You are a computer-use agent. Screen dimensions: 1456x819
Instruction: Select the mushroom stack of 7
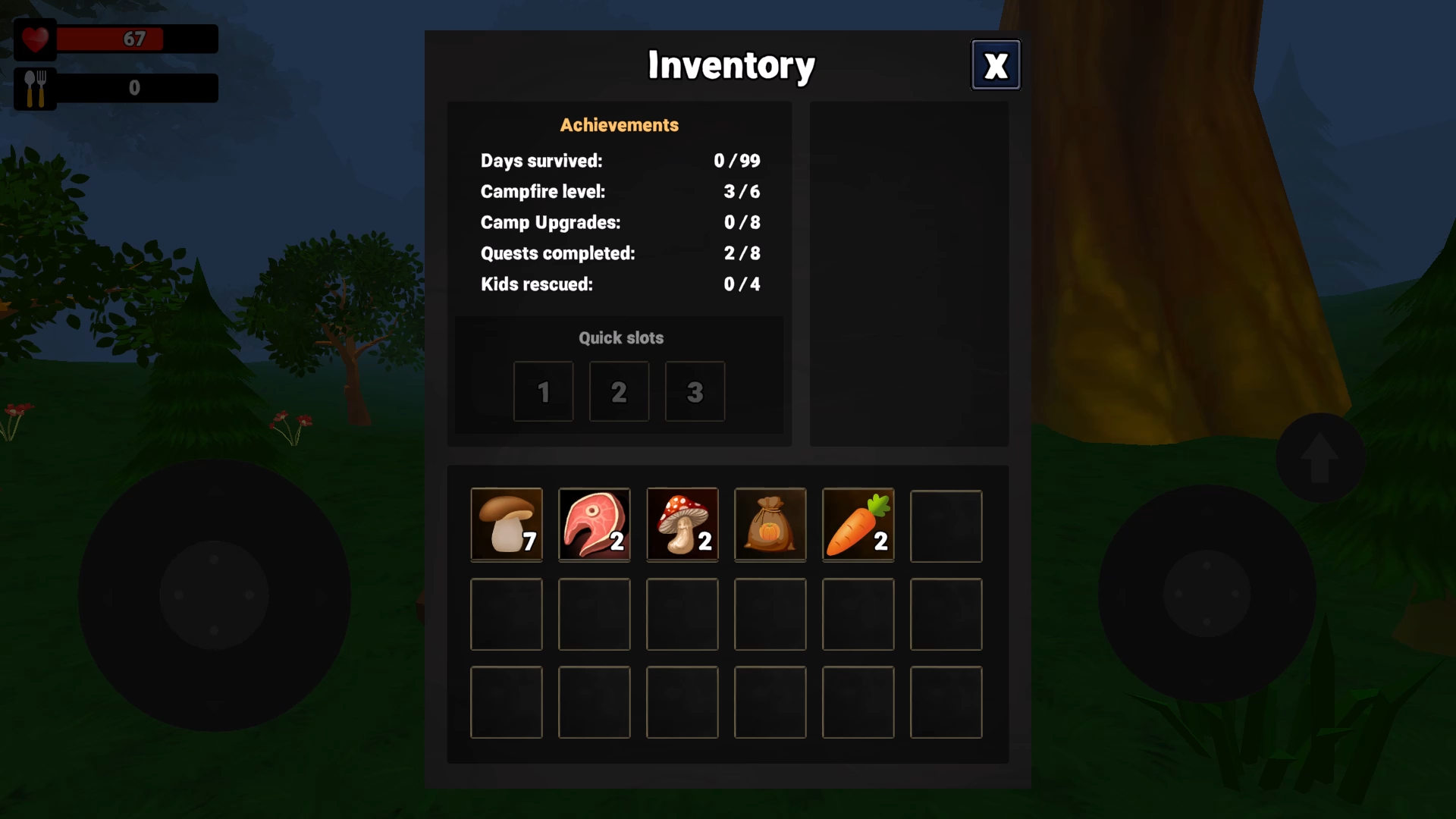point(506,525)
